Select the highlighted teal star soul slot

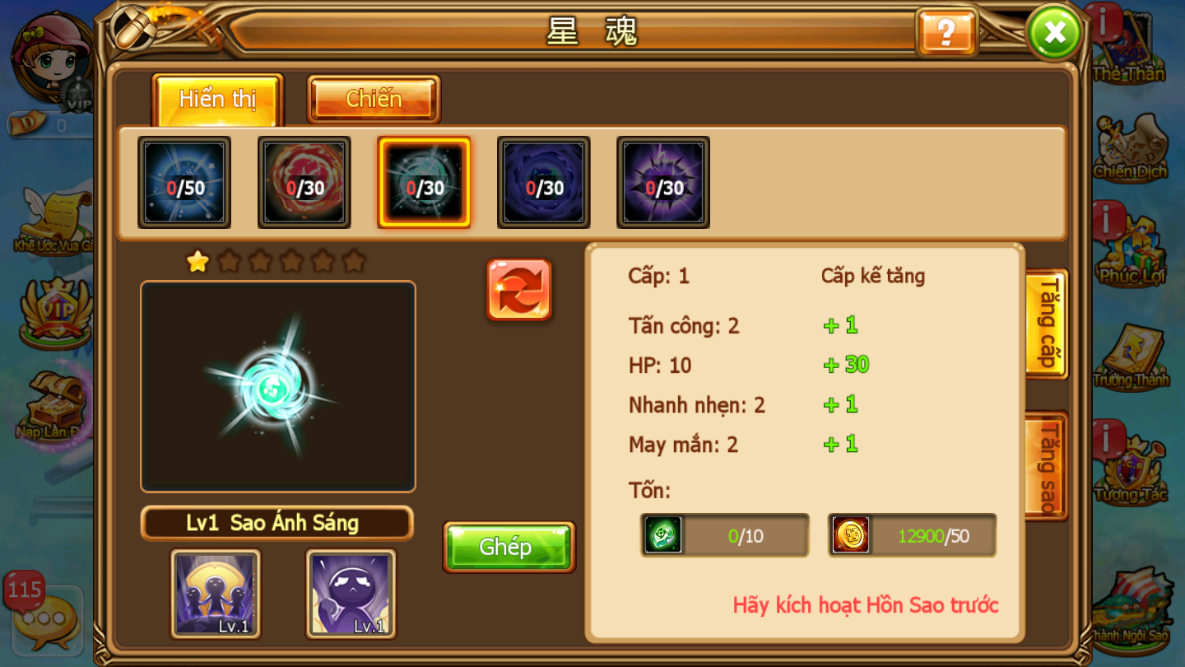point(424,183)
